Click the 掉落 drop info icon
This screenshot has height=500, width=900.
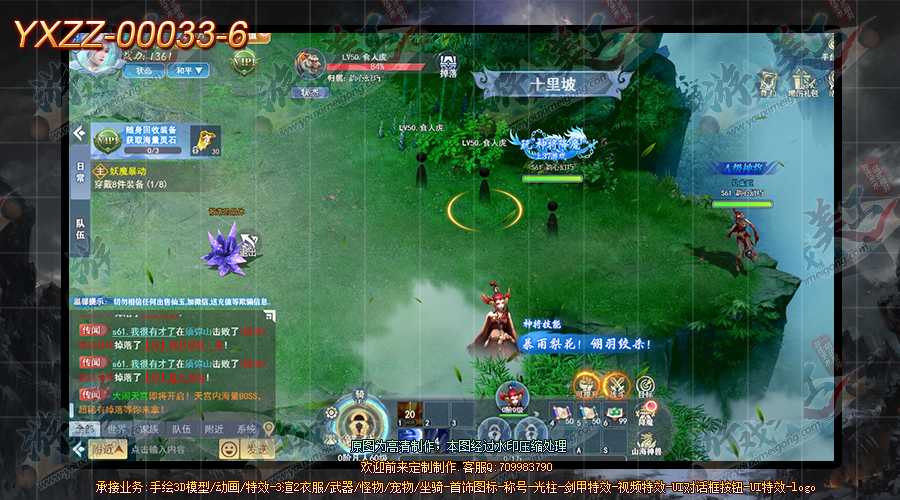click(447, 66)
